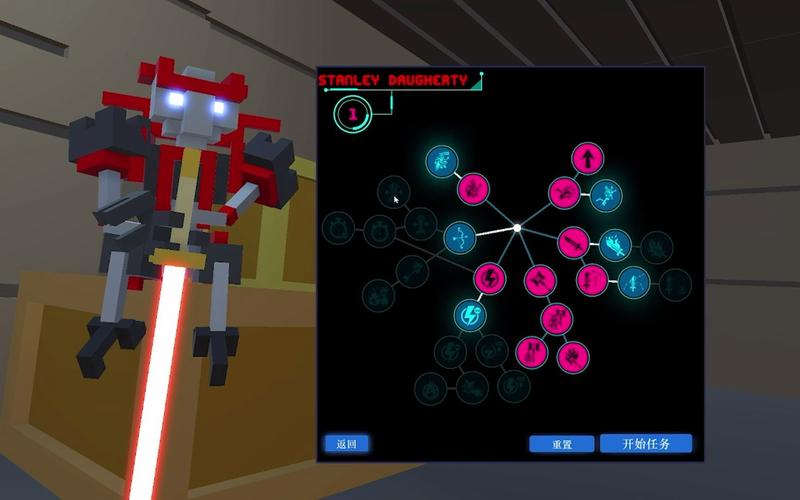The height and width of the screenshot is (500, 800).
Task: Reset upgrades with the 重置 button
Action: click(562, 444)
